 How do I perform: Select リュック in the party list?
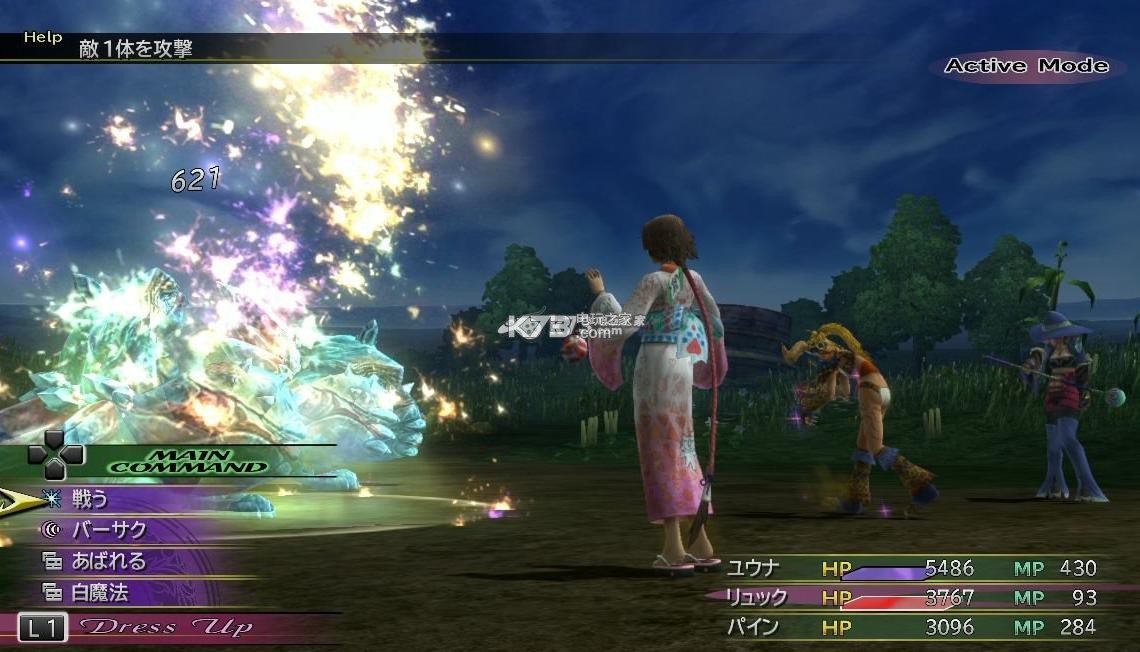pyautogui.click(x=756, y=597)
